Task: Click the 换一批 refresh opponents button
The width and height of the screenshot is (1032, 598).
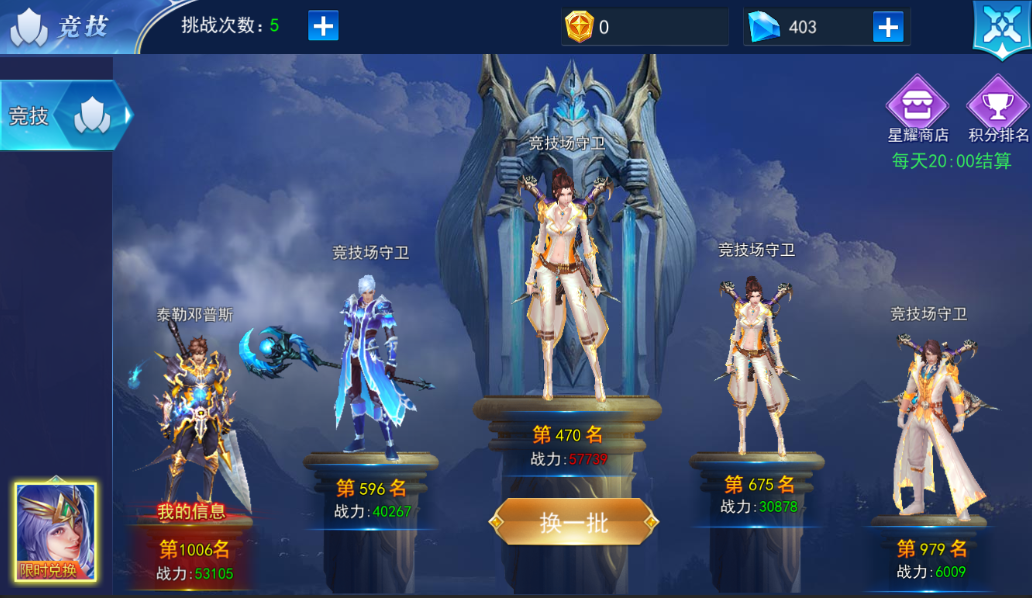Action: 573,522
